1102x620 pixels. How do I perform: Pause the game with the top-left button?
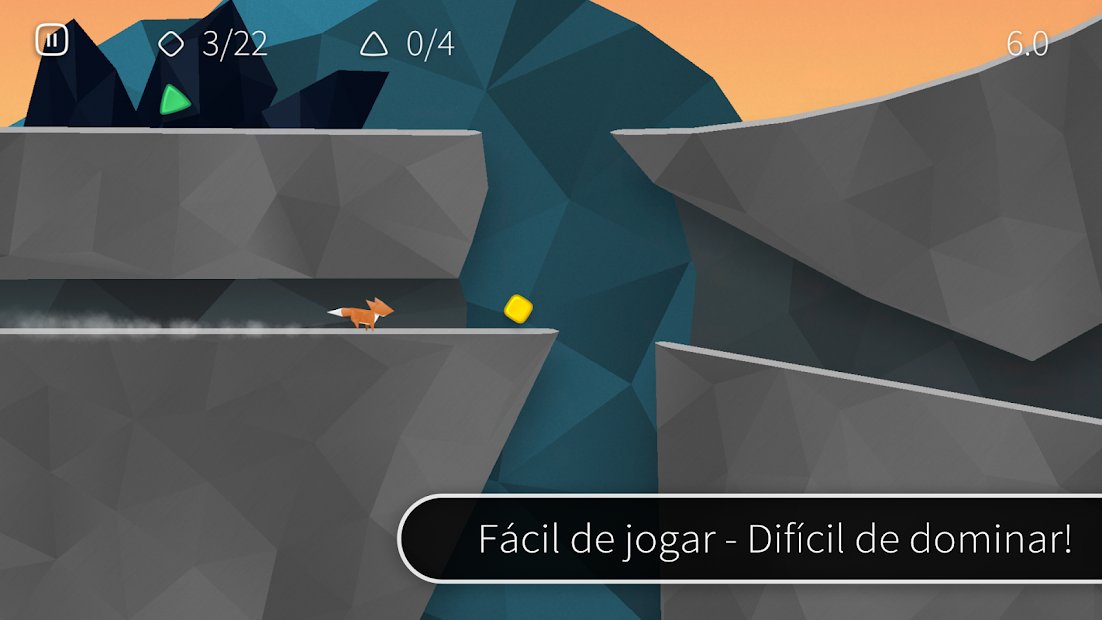(51, 41)
